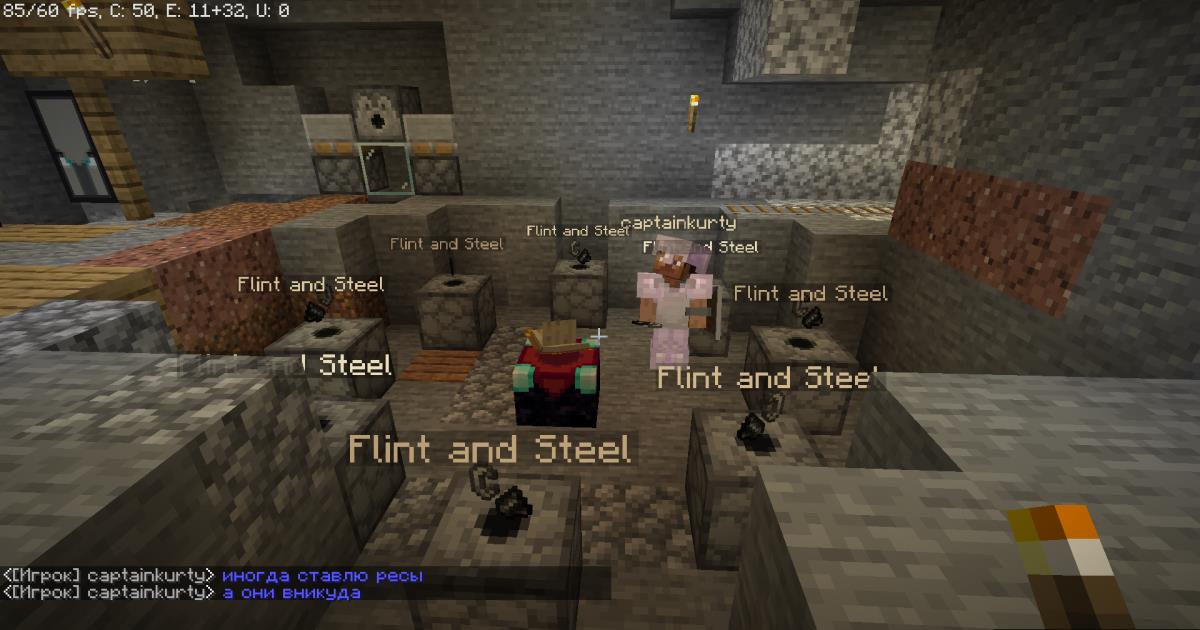Click the chat message "иногда ставлю ресы"

[322, 576]
